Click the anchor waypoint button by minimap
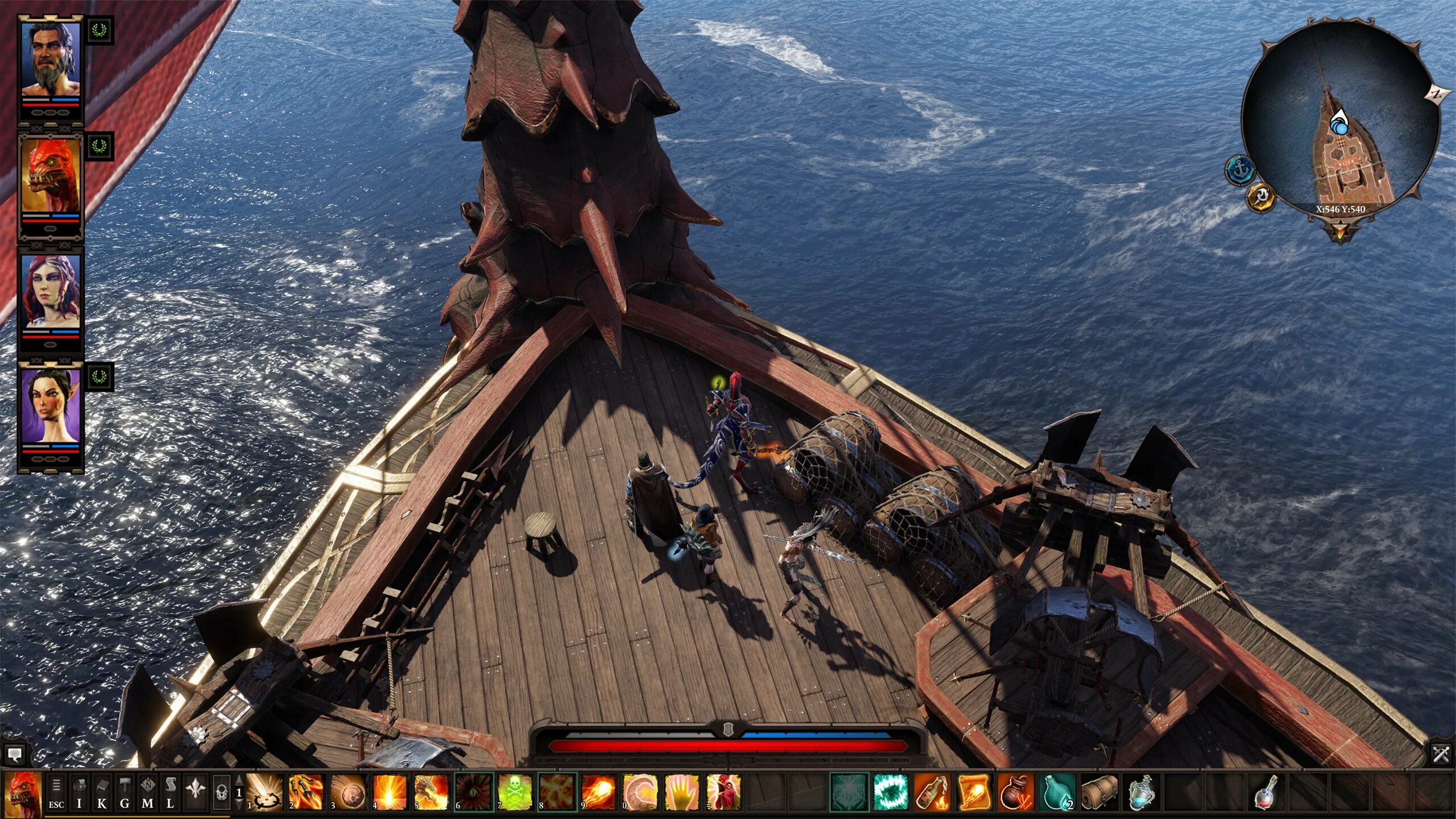 pyautogui.click(x=1240, y=170)
